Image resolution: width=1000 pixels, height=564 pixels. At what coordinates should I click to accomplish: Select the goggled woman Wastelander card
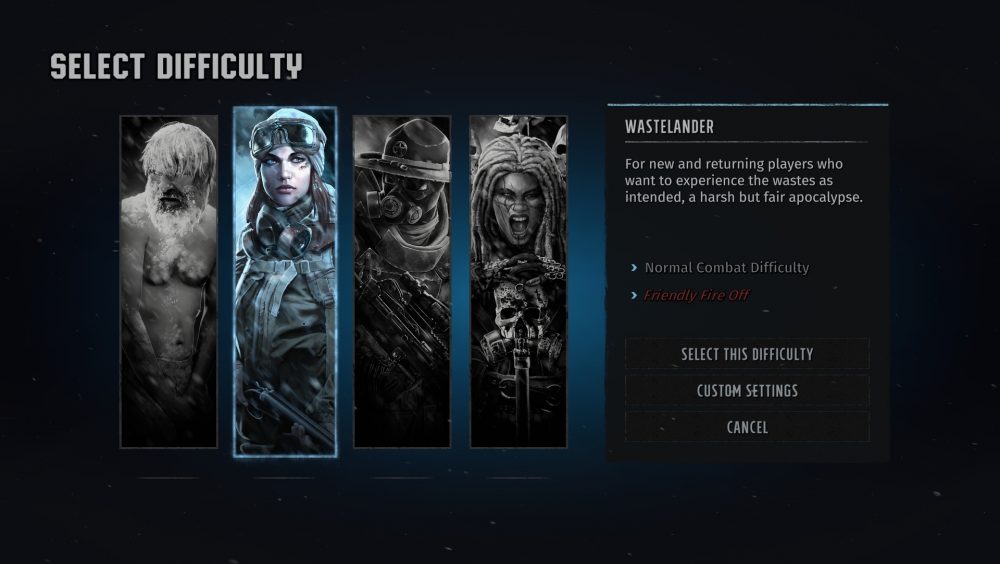(x=285, y=281)
